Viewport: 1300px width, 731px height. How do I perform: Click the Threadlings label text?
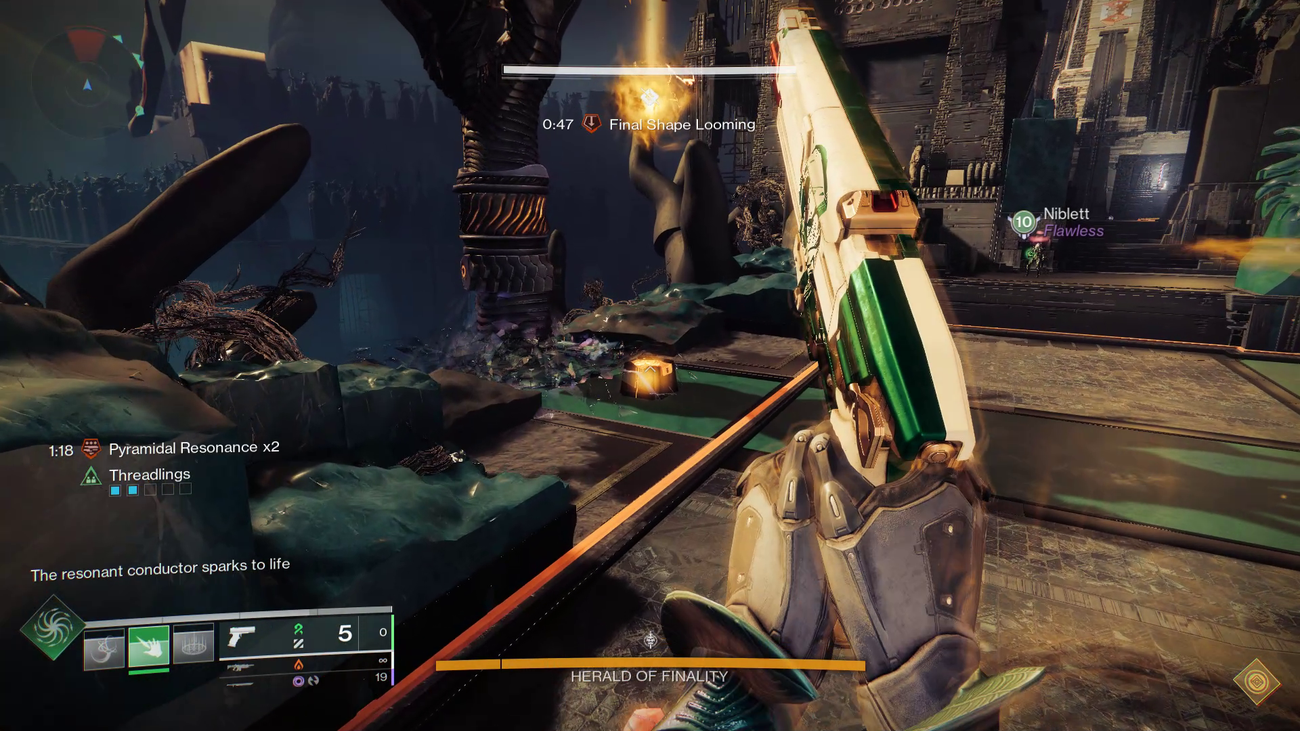pos(150,474)
